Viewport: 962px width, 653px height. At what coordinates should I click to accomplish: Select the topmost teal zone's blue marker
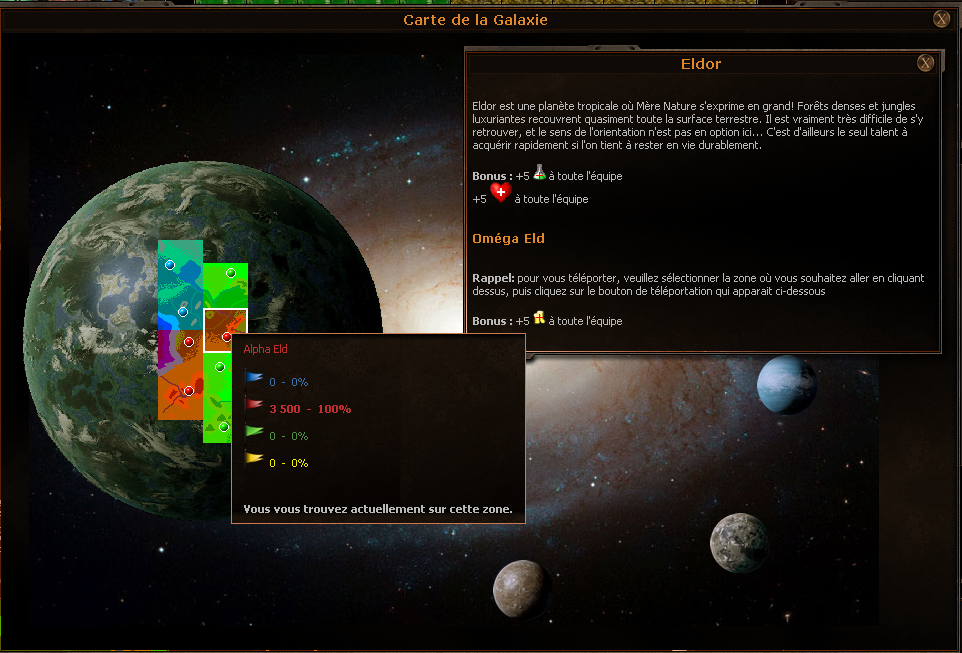tap(170, 265)
